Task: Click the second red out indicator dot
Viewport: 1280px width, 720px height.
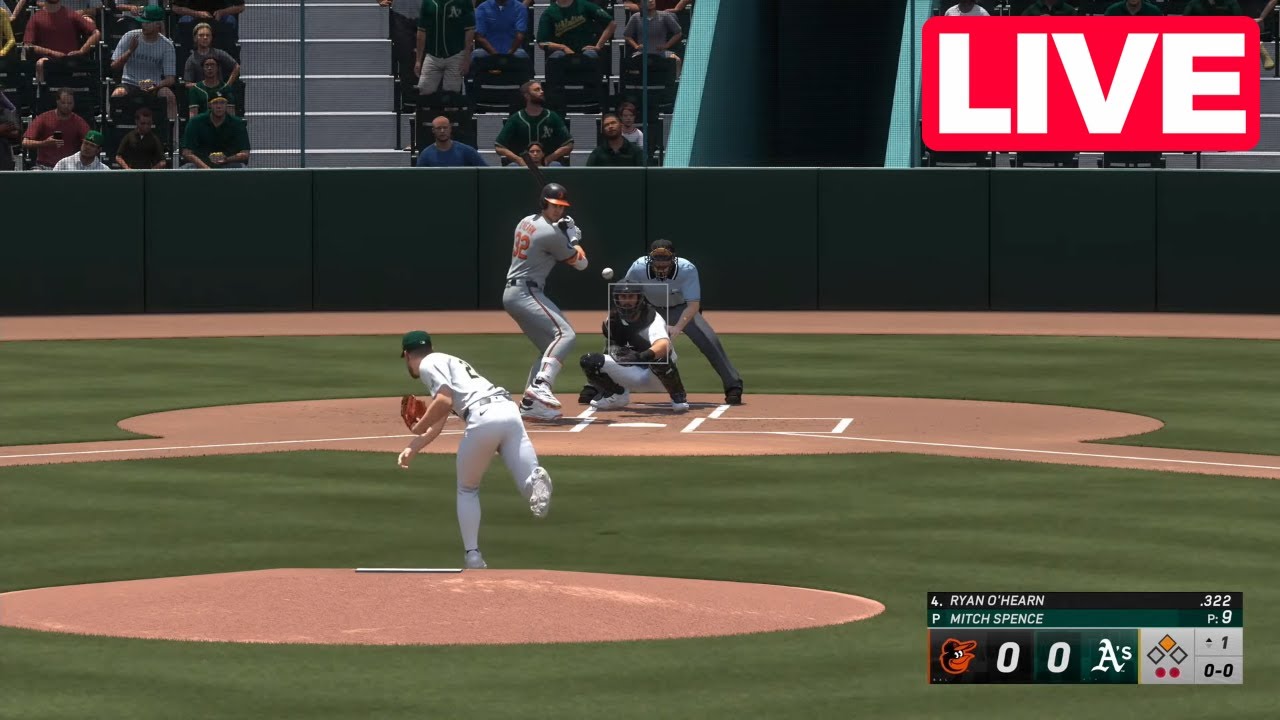Action: click(1175, 671)
